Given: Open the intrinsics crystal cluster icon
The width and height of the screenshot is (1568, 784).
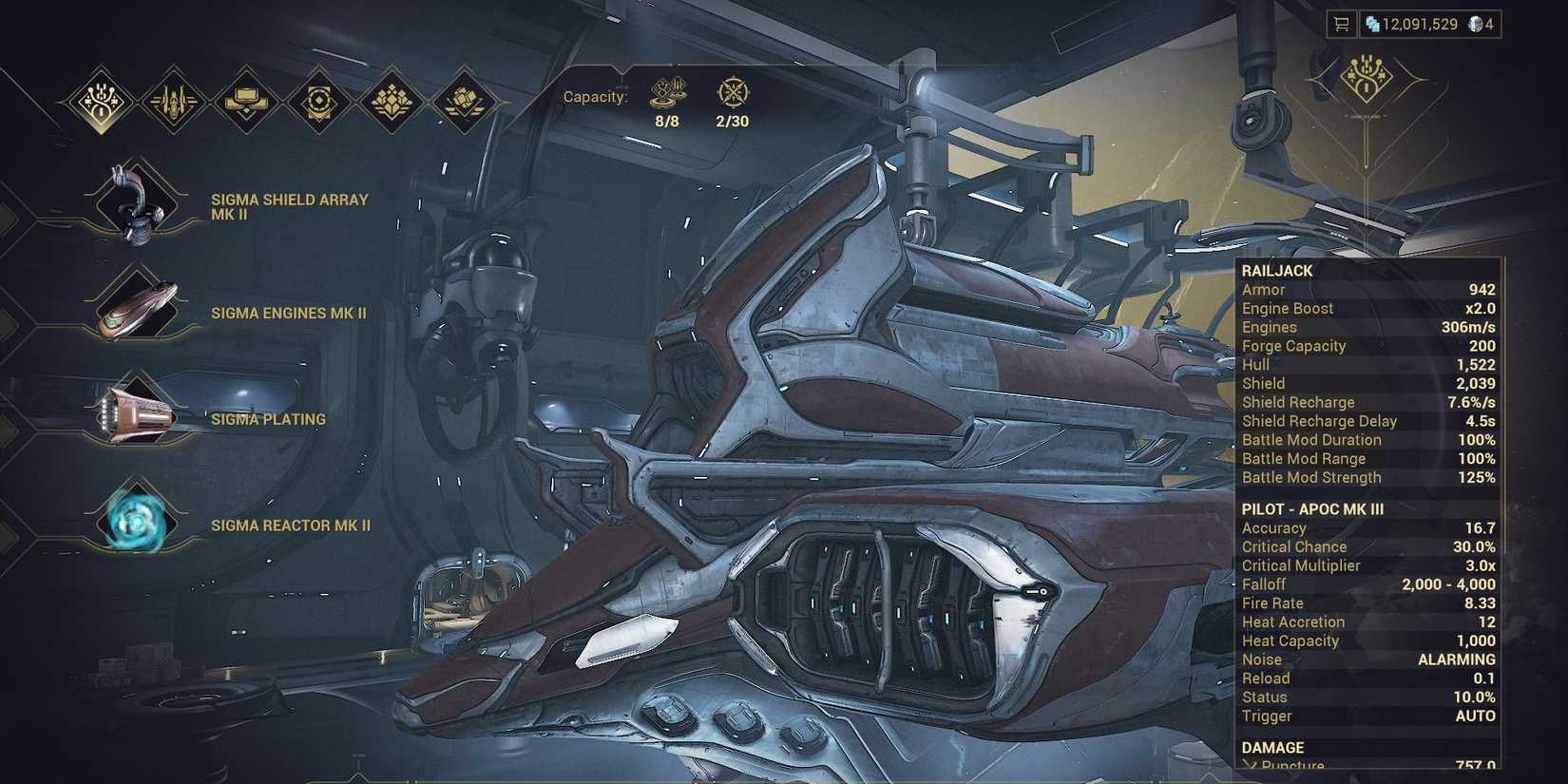Looking at the screenshot, I should pyautogui.click(x=391, y=100).
